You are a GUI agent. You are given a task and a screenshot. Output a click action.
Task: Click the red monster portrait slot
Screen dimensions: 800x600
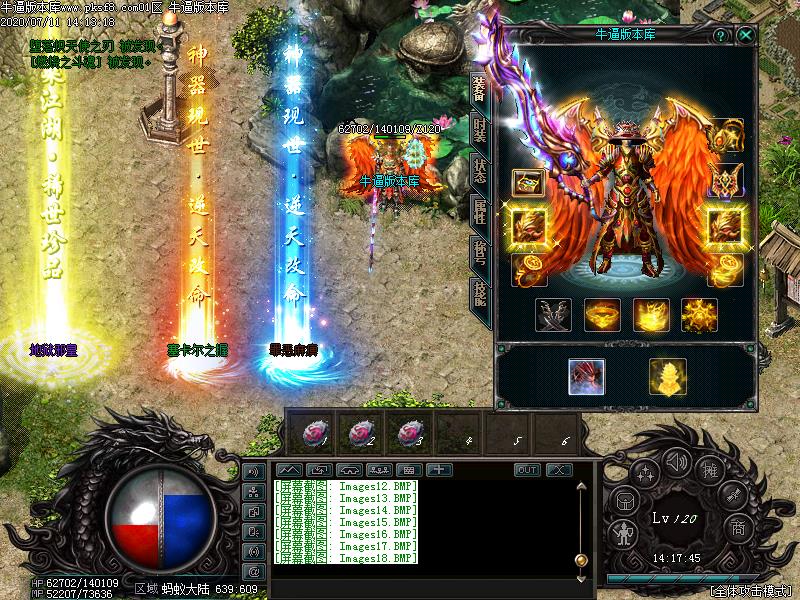click(x=586, y=376)
